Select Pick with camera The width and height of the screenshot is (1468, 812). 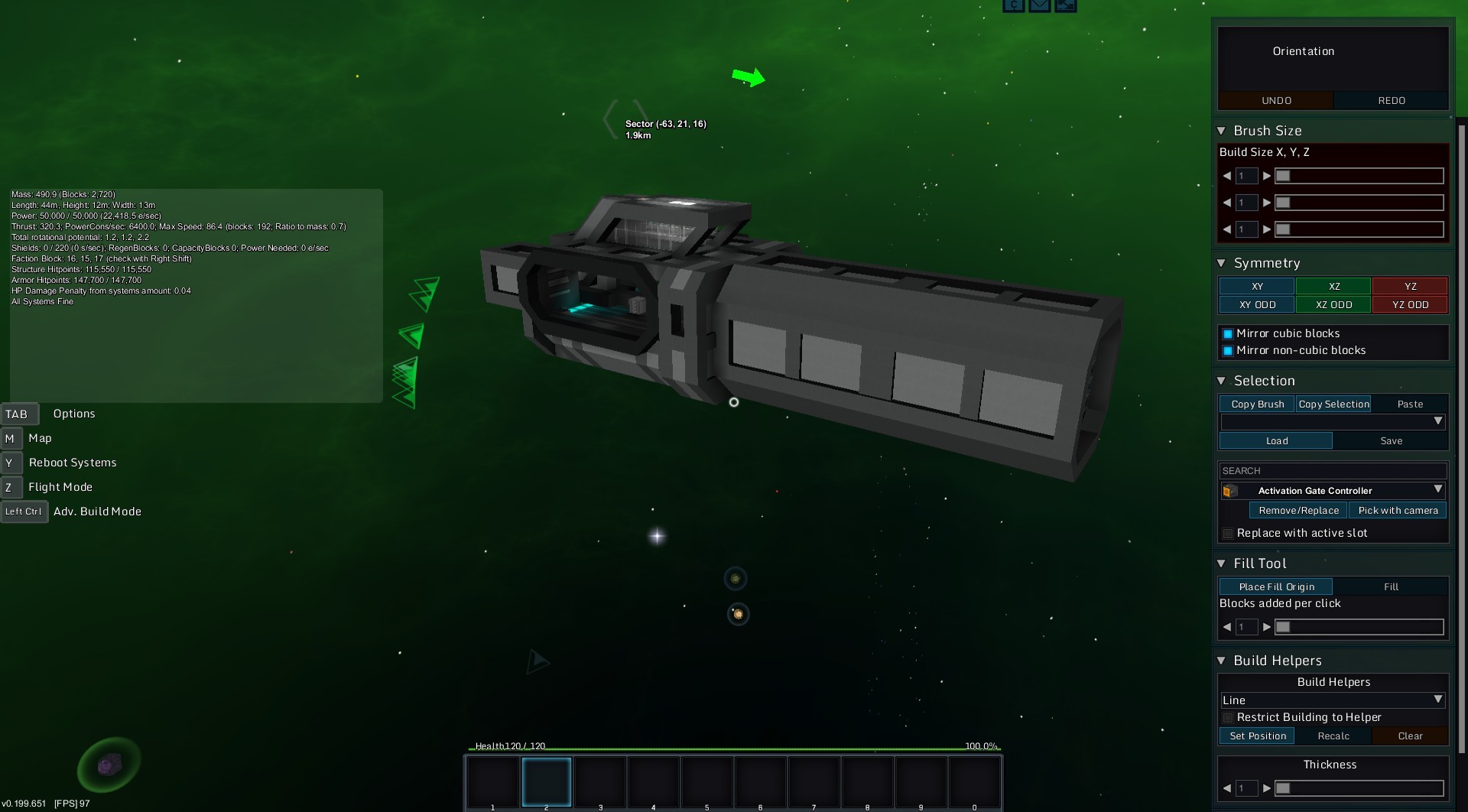(x=1398, y=511)
